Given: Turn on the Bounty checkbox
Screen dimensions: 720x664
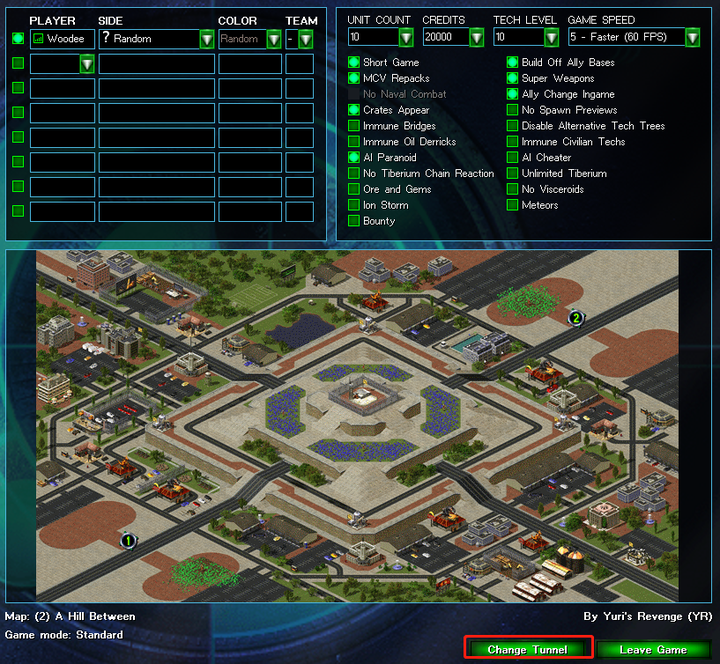Looking at the screenshot, I should pos(354,221).
